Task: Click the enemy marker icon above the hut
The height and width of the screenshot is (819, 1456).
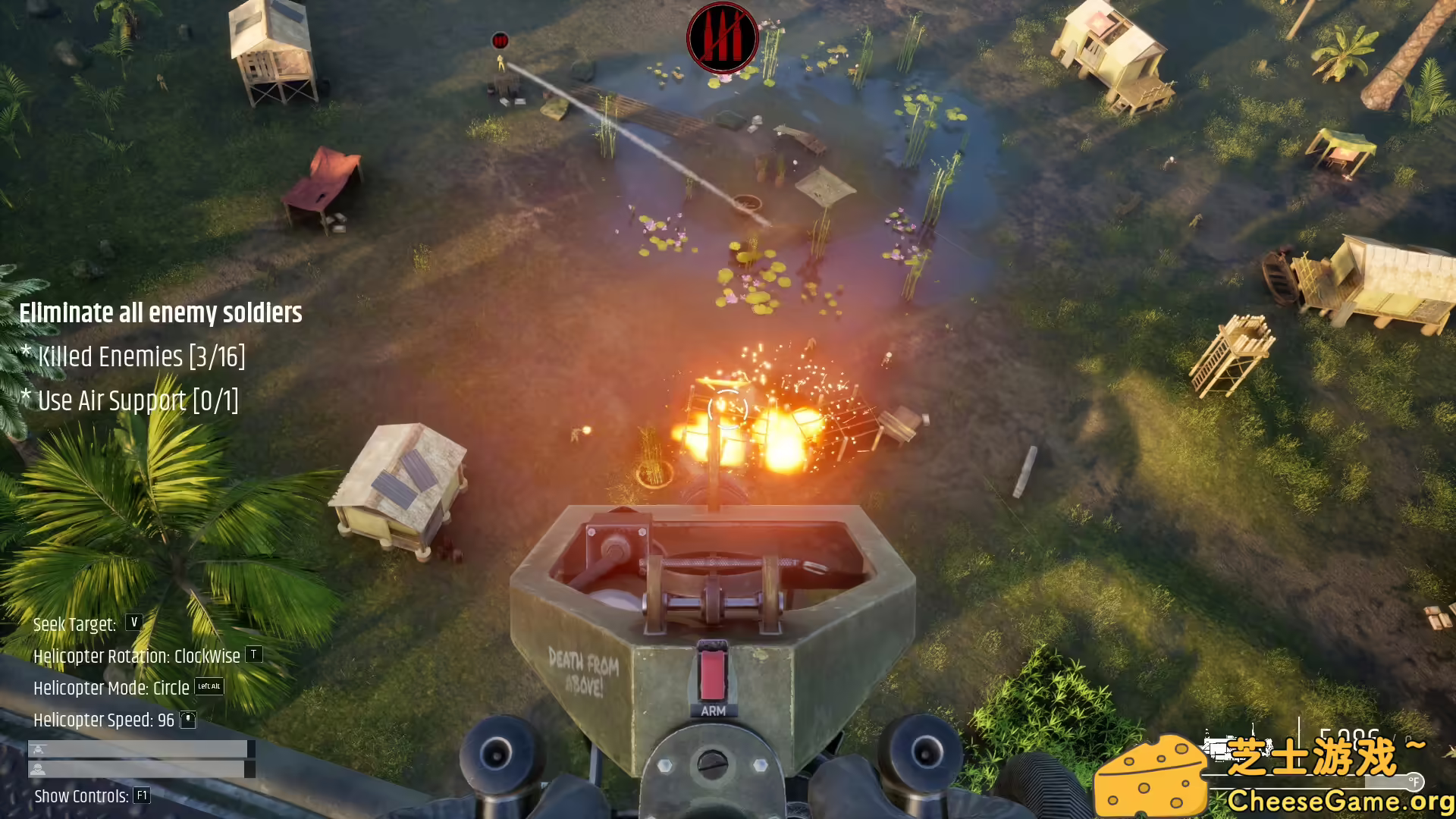Action: coord(500,40)
